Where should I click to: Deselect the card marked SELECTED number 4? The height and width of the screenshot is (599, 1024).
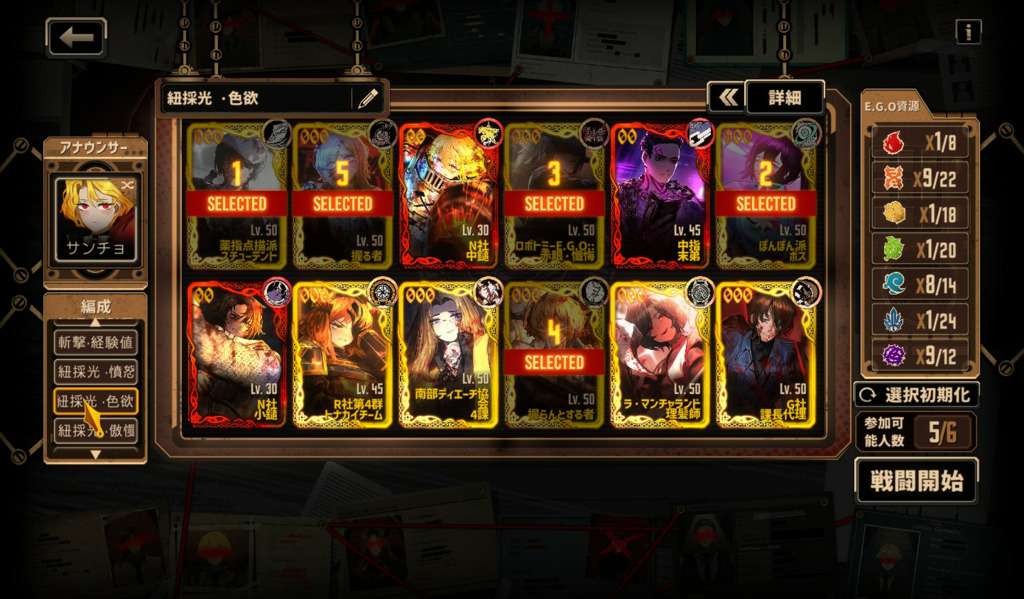pos(553,354)
